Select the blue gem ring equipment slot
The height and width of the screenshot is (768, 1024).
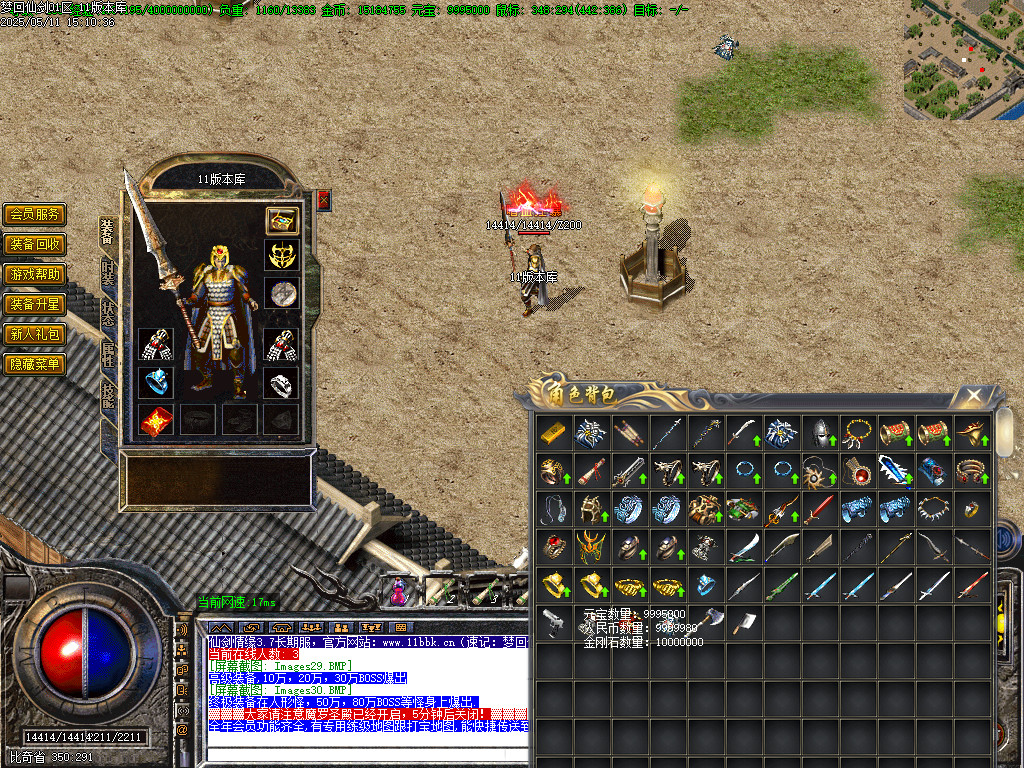click(155, 382)
